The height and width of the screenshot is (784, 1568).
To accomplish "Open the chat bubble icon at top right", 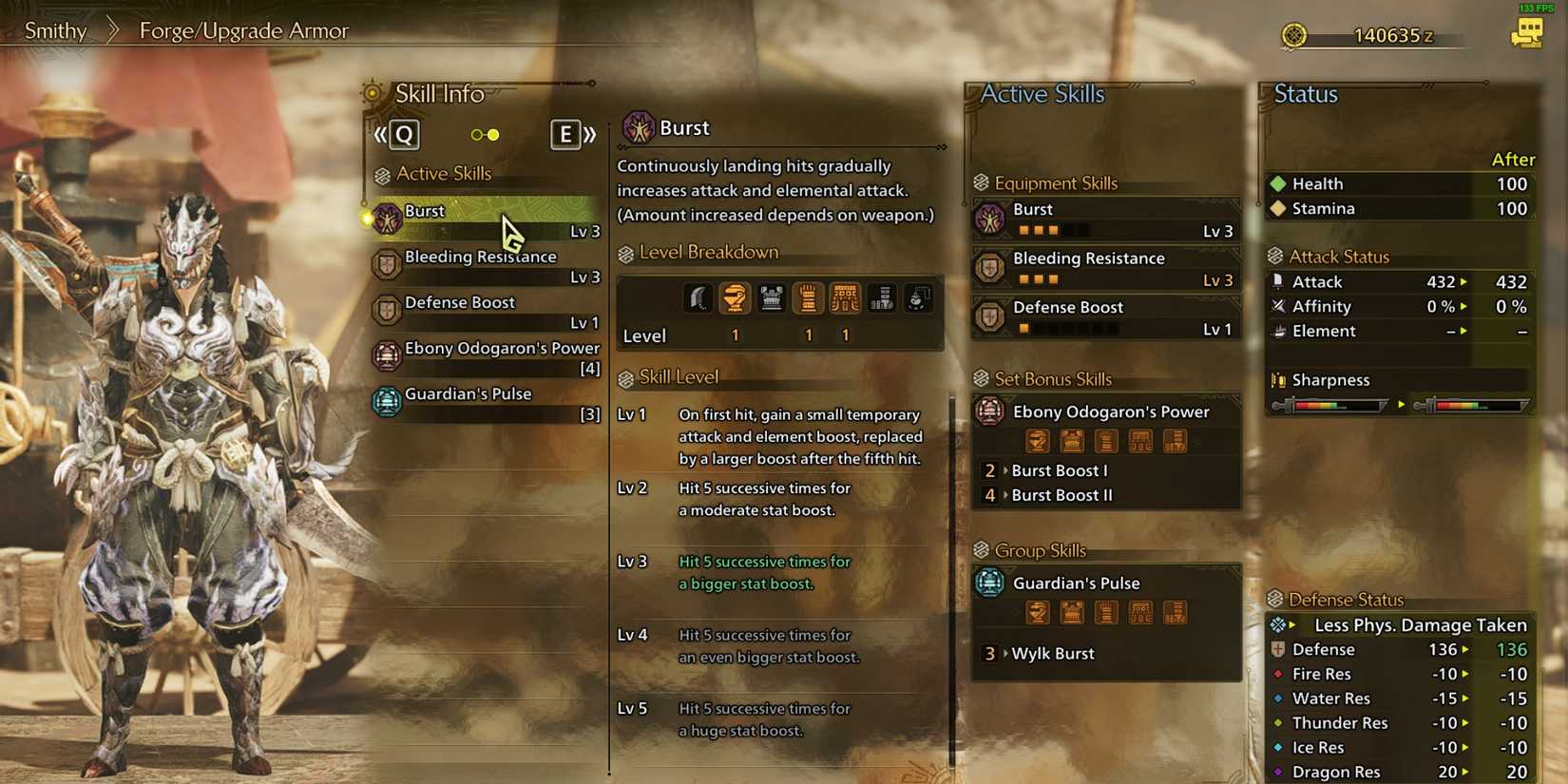I will (1529, 33).
